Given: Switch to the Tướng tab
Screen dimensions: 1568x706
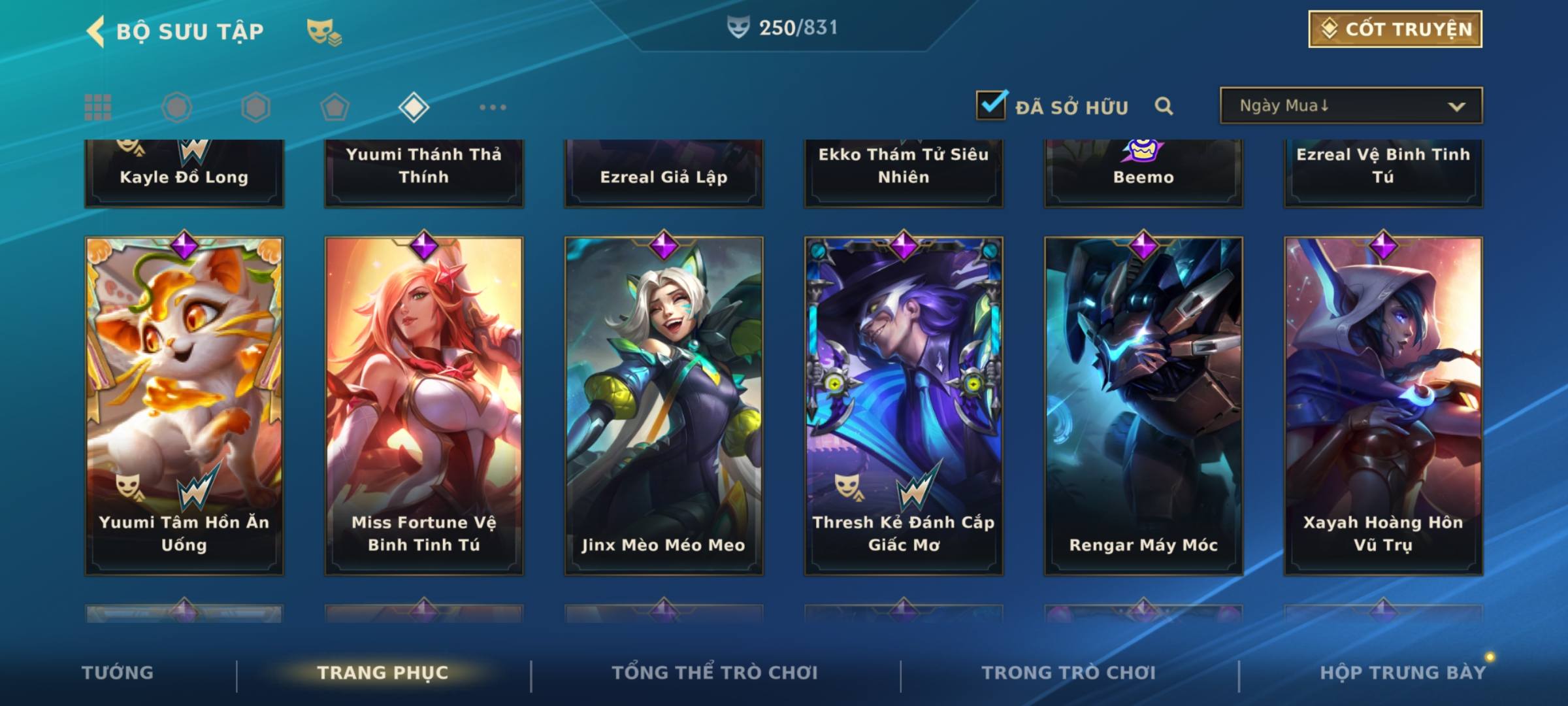Looking at the screenshot, I should (x=118, y=673).
